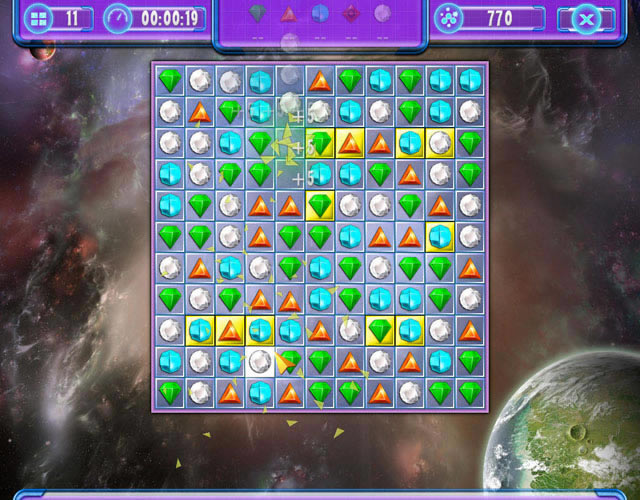Click the stopwatch icon beside the timer
The image size is (640, 500).
pos(118,18)
